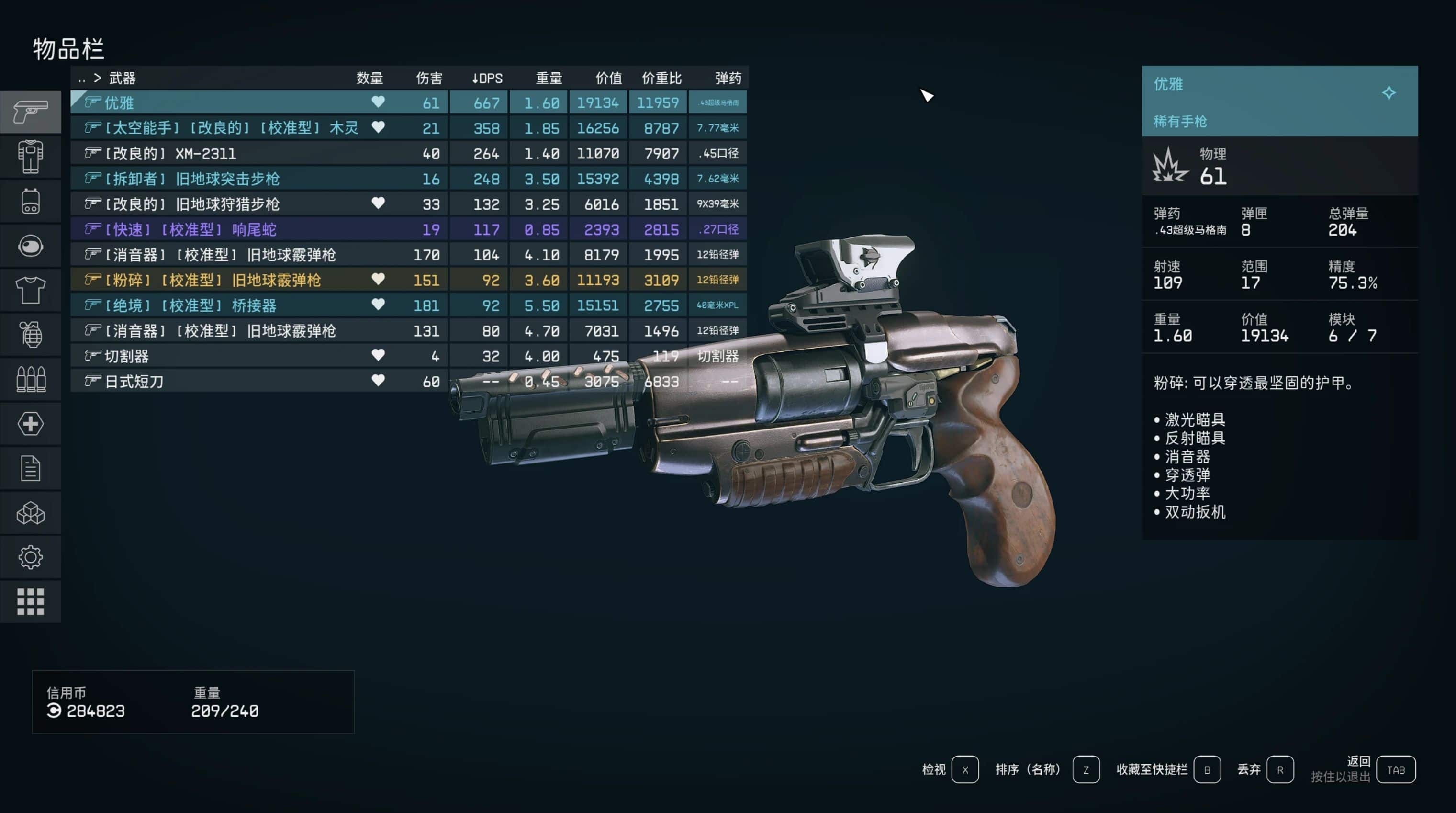The width and height of the screenshot is (1456, 813).
Task: Open the apparel shirt category
Action: click(x=31, y=290)
